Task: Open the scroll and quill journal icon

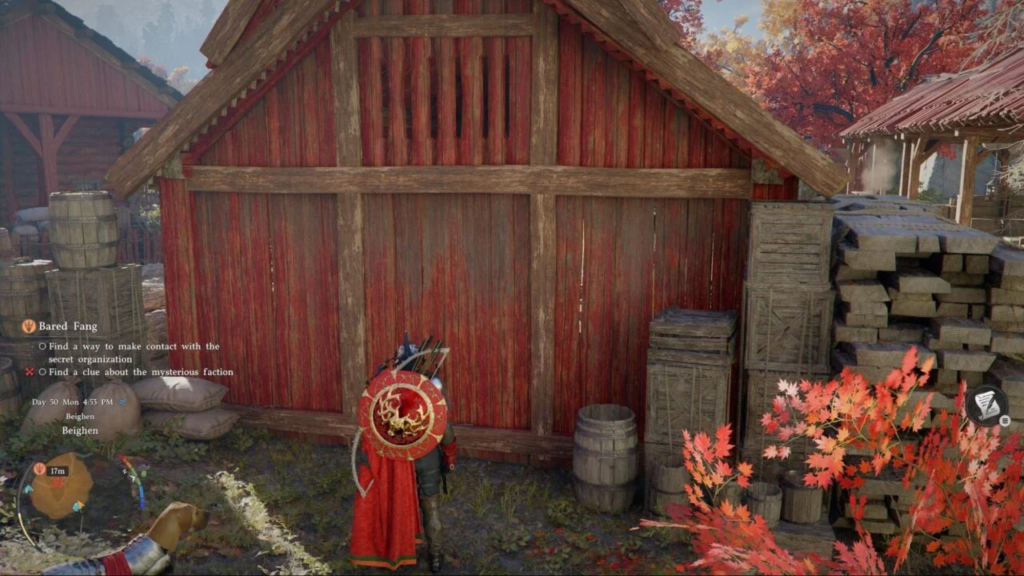Action: [986, 405]
